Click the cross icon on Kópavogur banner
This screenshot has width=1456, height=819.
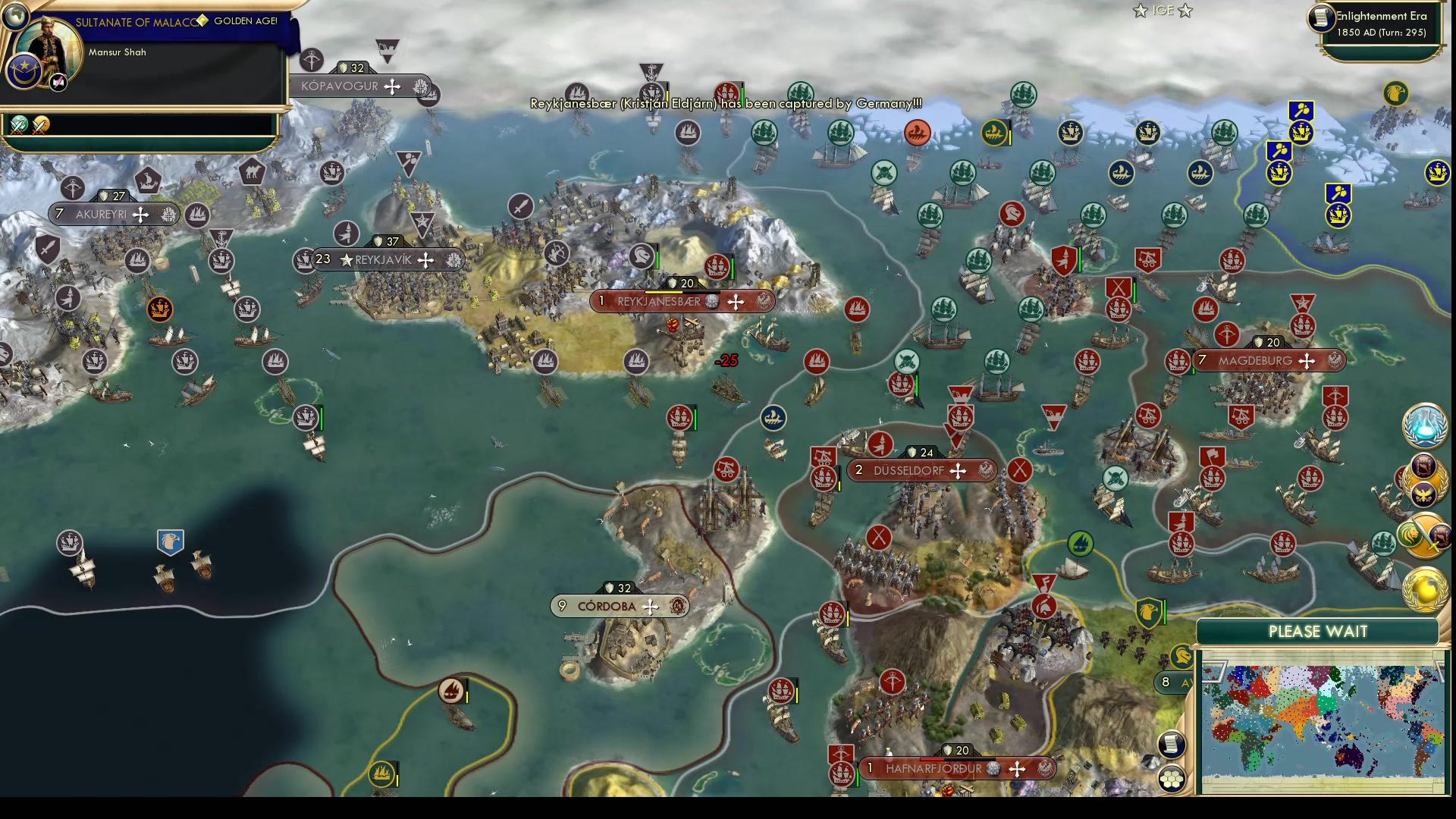392,86
